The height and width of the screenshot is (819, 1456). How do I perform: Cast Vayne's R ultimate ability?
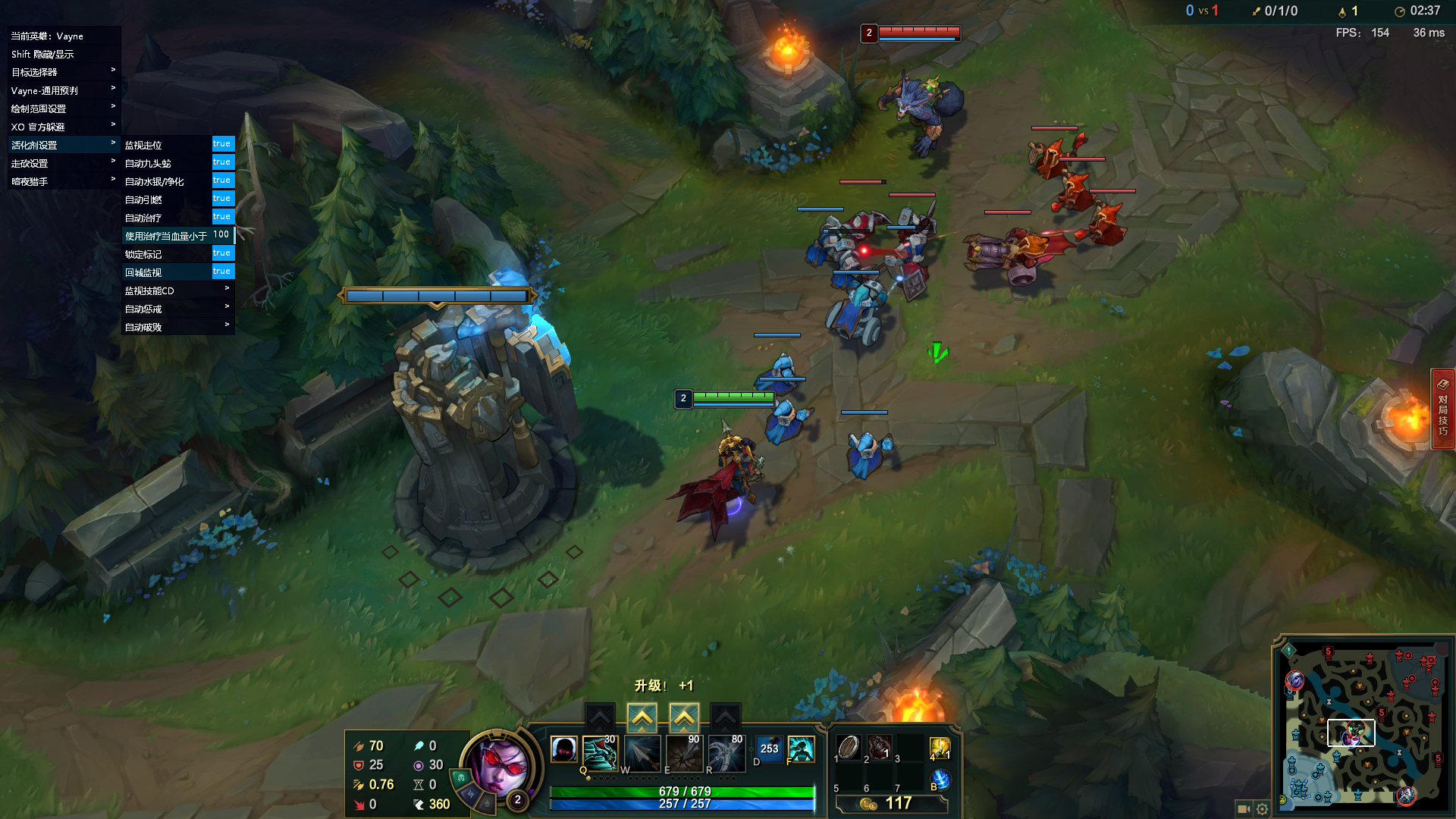[726, 752]
